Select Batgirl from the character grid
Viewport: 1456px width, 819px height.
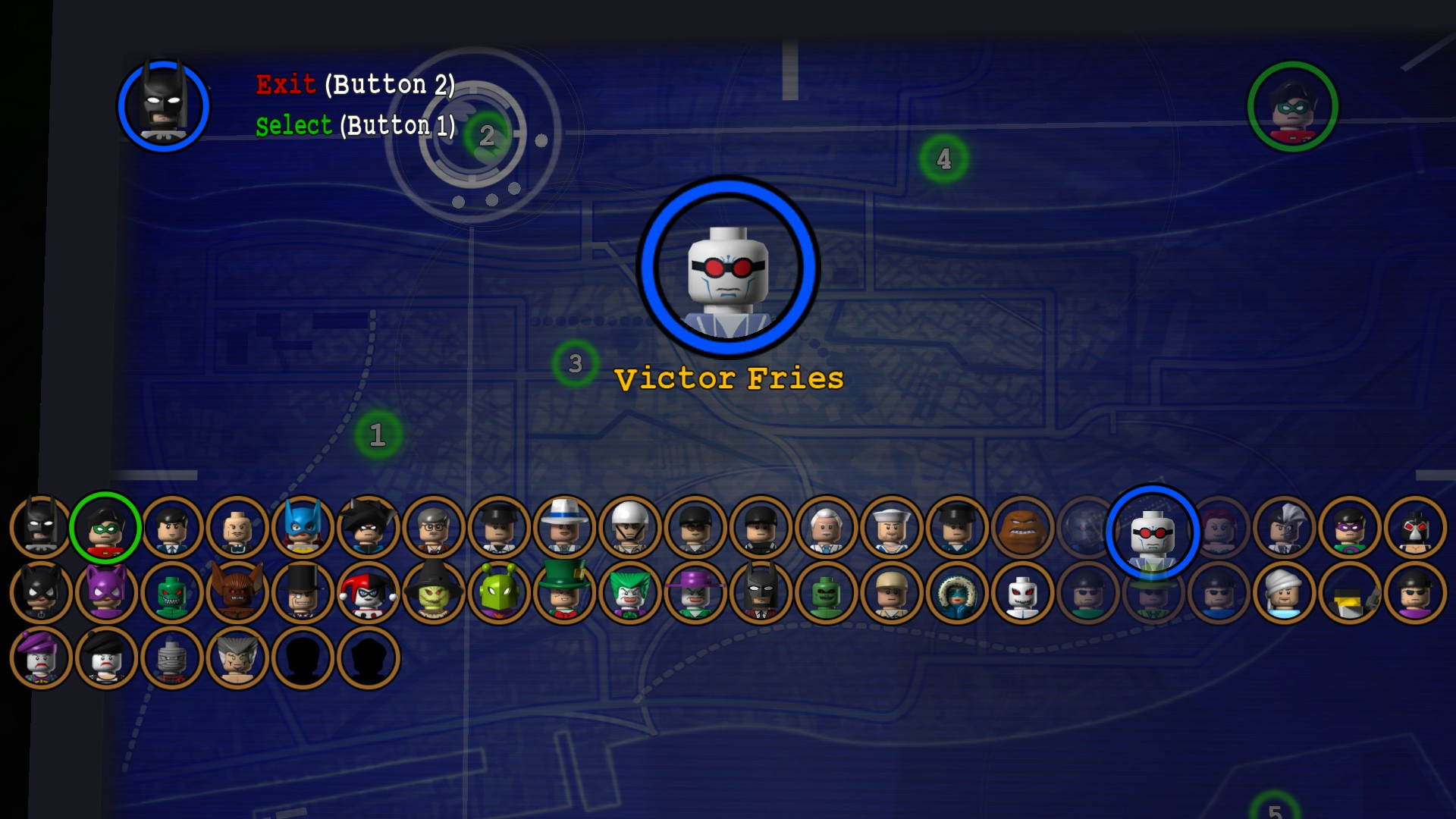(302, 527)
